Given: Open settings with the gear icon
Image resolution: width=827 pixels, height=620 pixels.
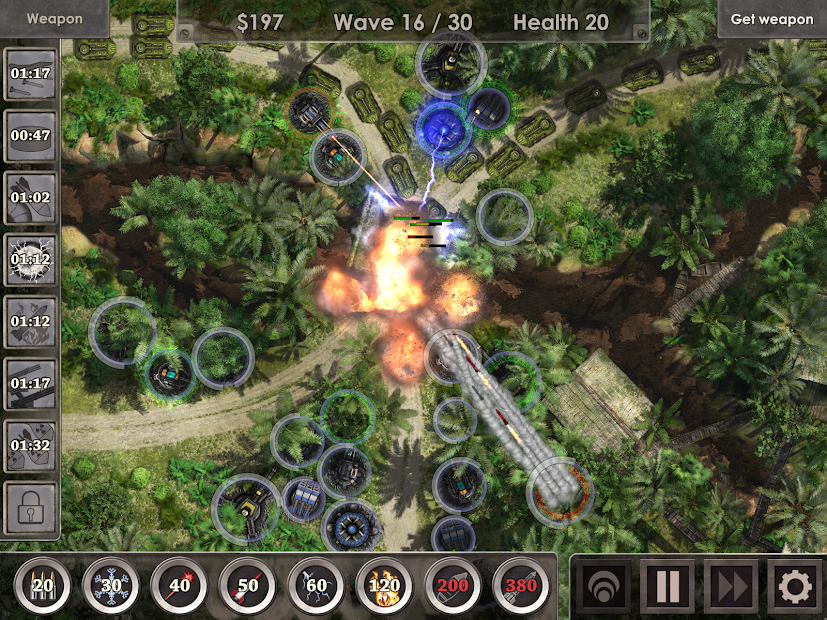Looking at the screenshot, I should click(794, 586).
